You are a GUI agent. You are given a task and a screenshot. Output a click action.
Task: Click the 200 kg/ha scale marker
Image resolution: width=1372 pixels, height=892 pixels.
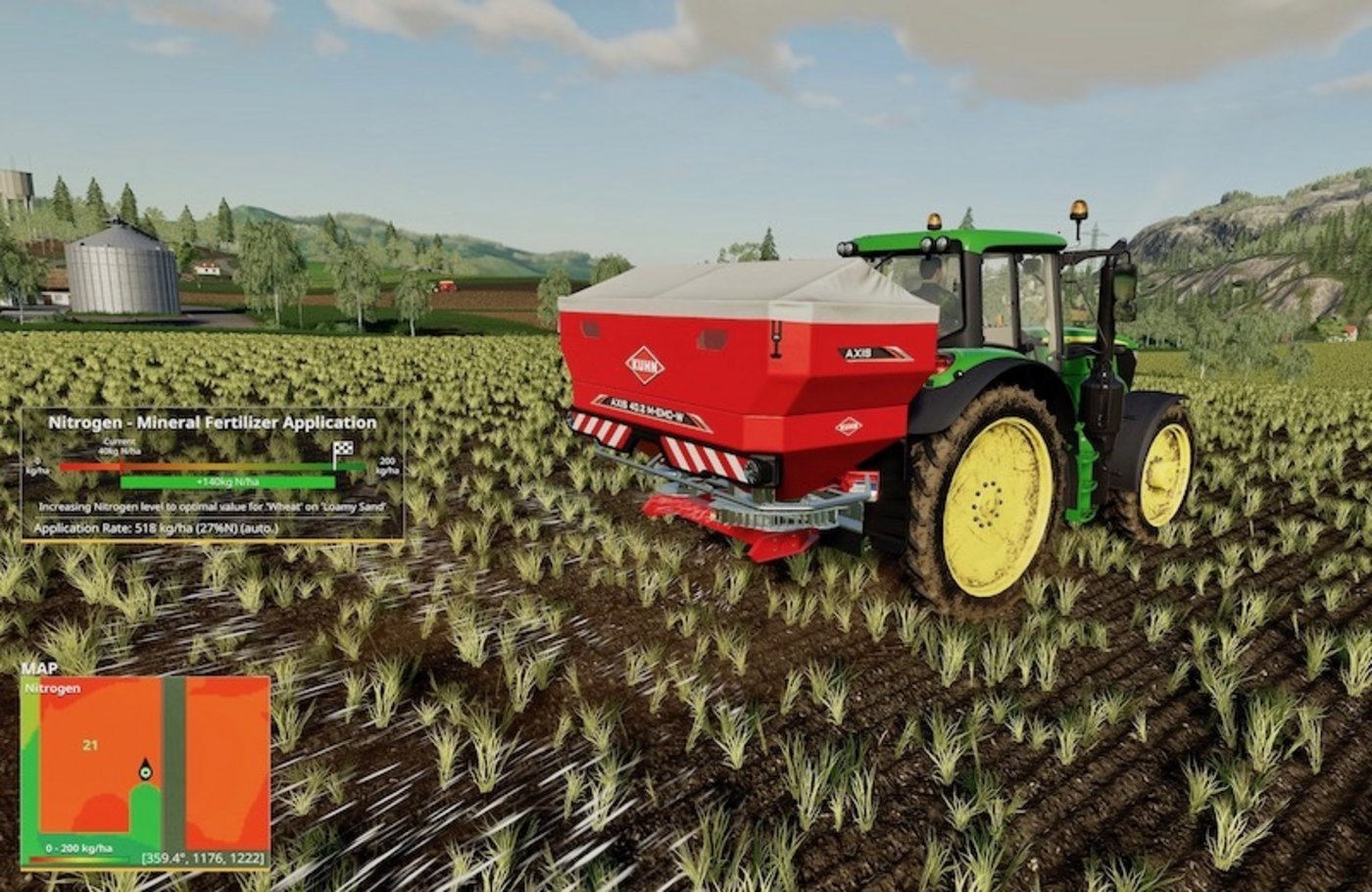[x=388, y=467]
